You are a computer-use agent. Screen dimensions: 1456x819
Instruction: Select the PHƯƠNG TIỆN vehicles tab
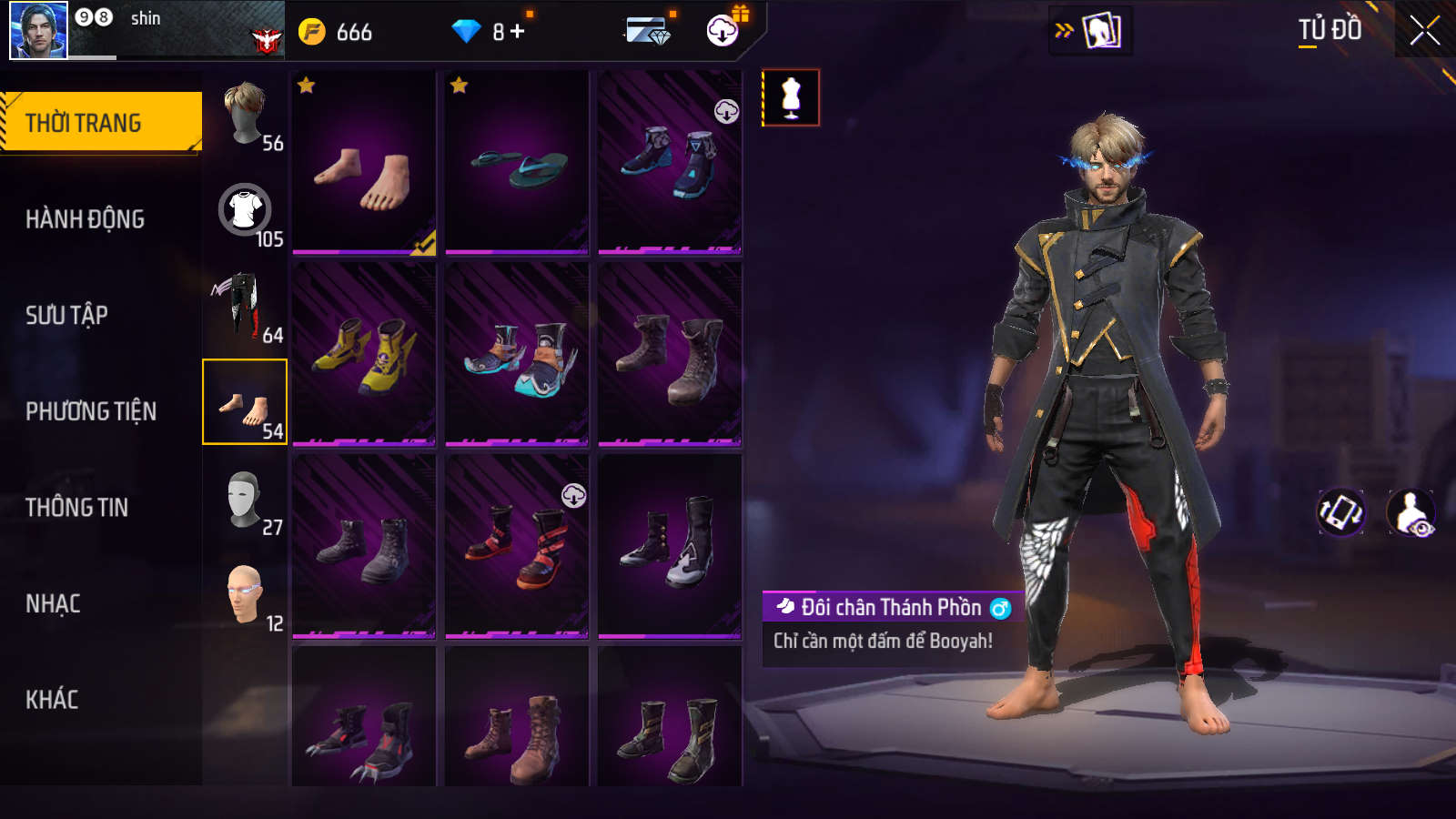click(x=91, y=411)
